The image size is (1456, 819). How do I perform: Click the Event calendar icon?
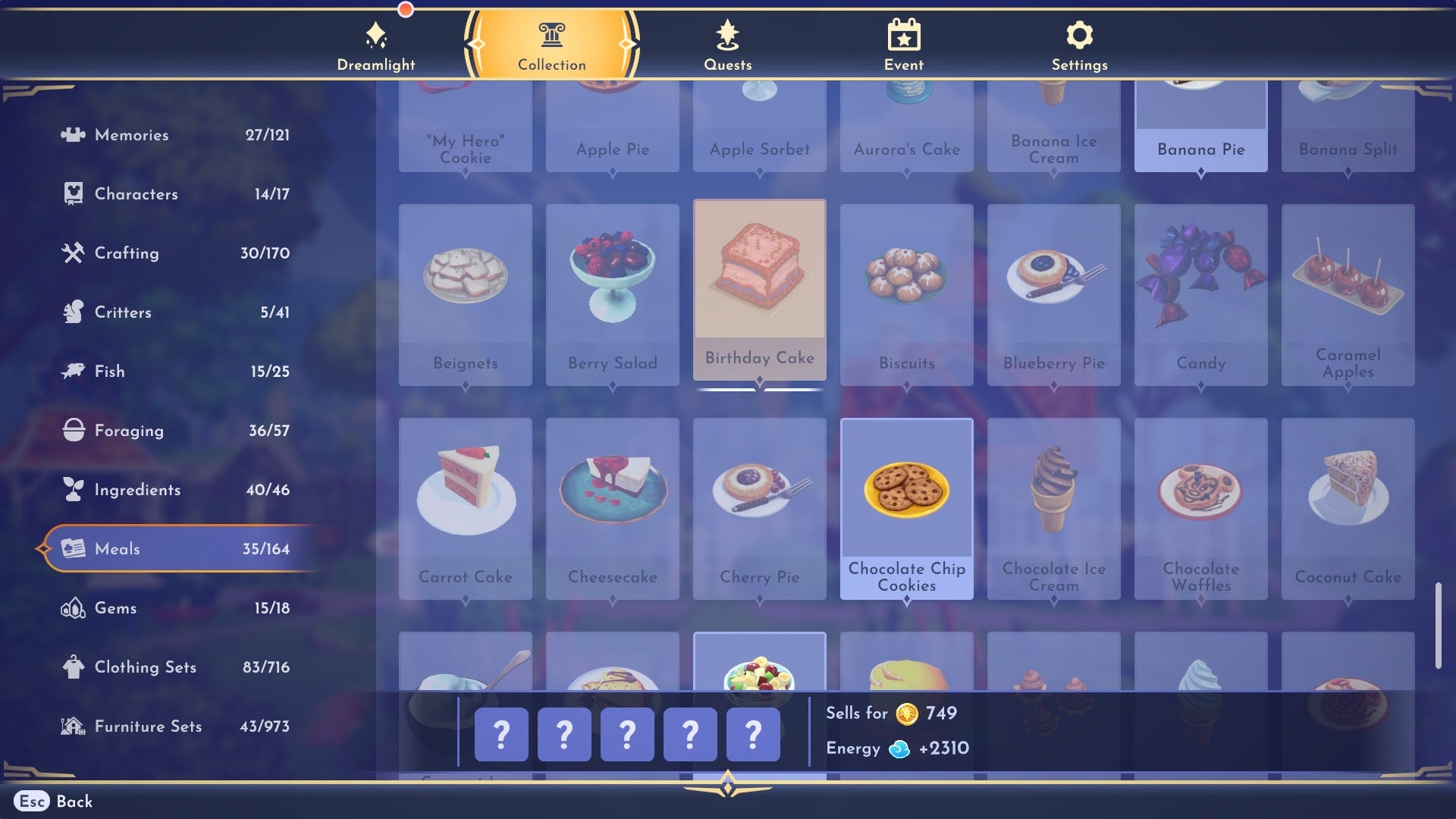coord(902,33)
